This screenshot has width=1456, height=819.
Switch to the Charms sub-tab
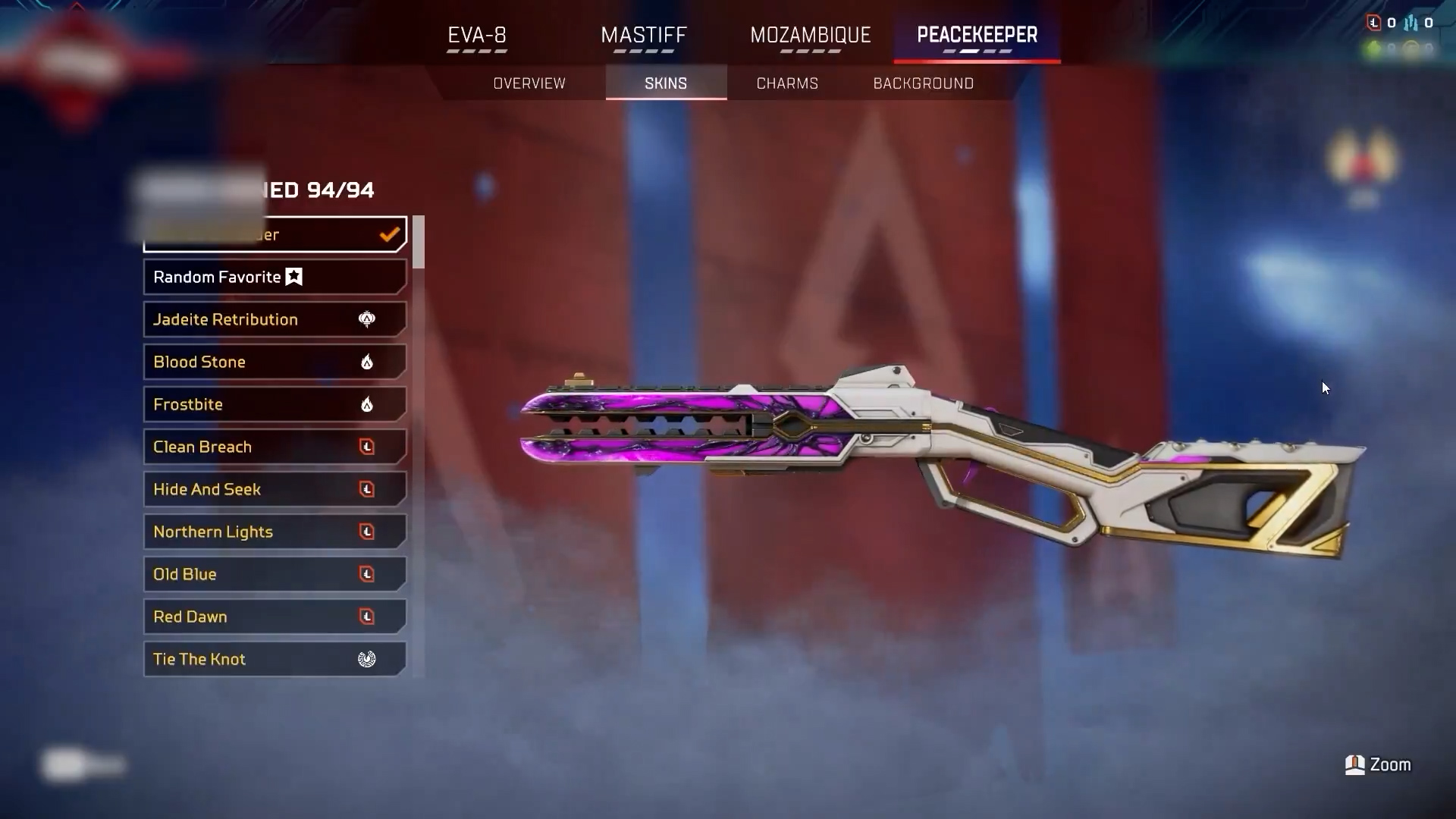(x=787, y=83)
